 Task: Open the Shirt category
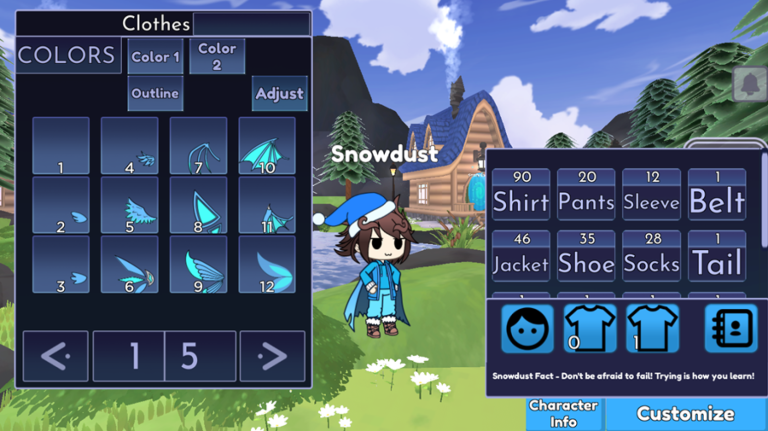click(x=521, y=194)
